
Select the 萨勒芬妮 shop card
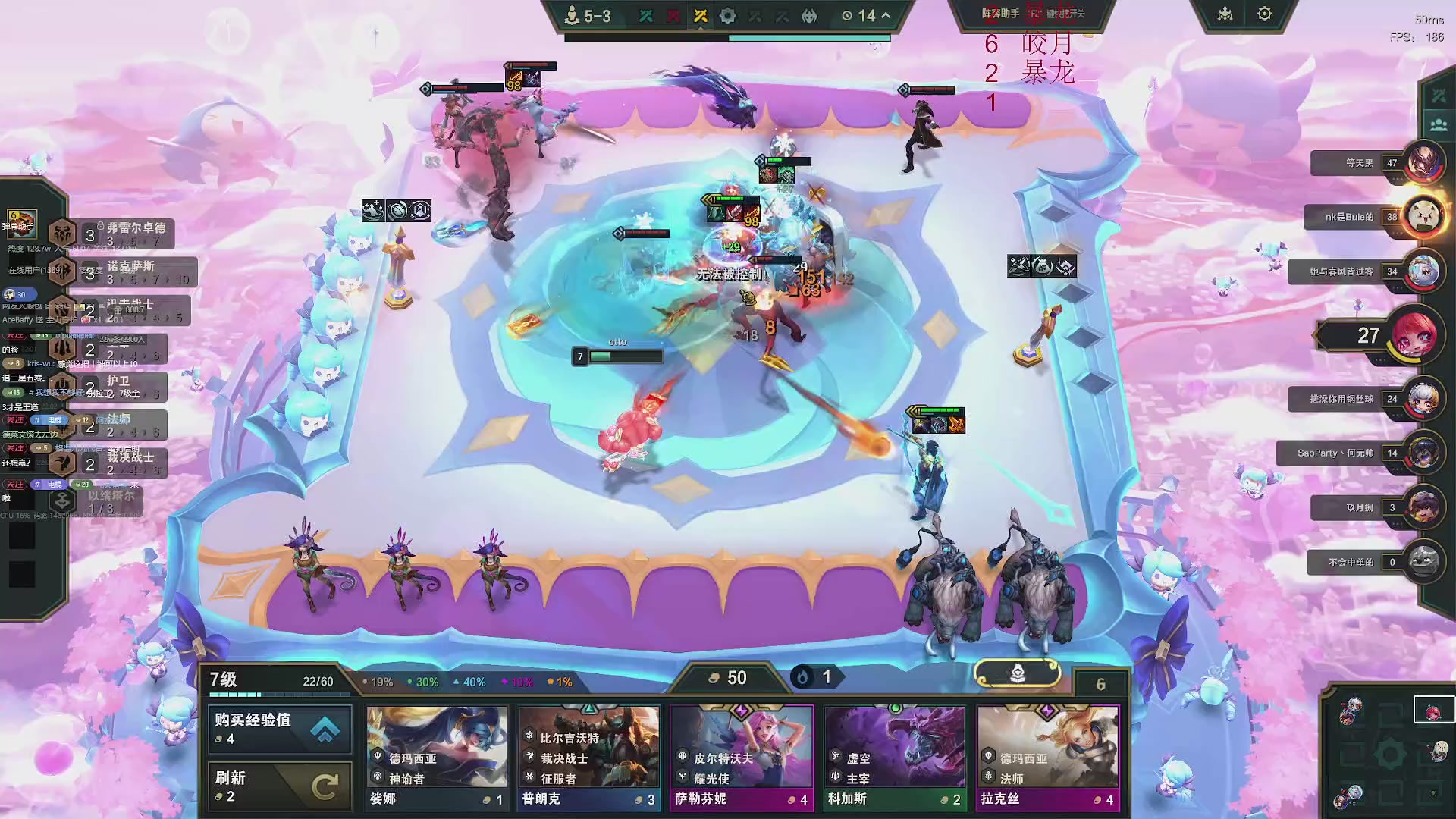click(x=742, y=758)
